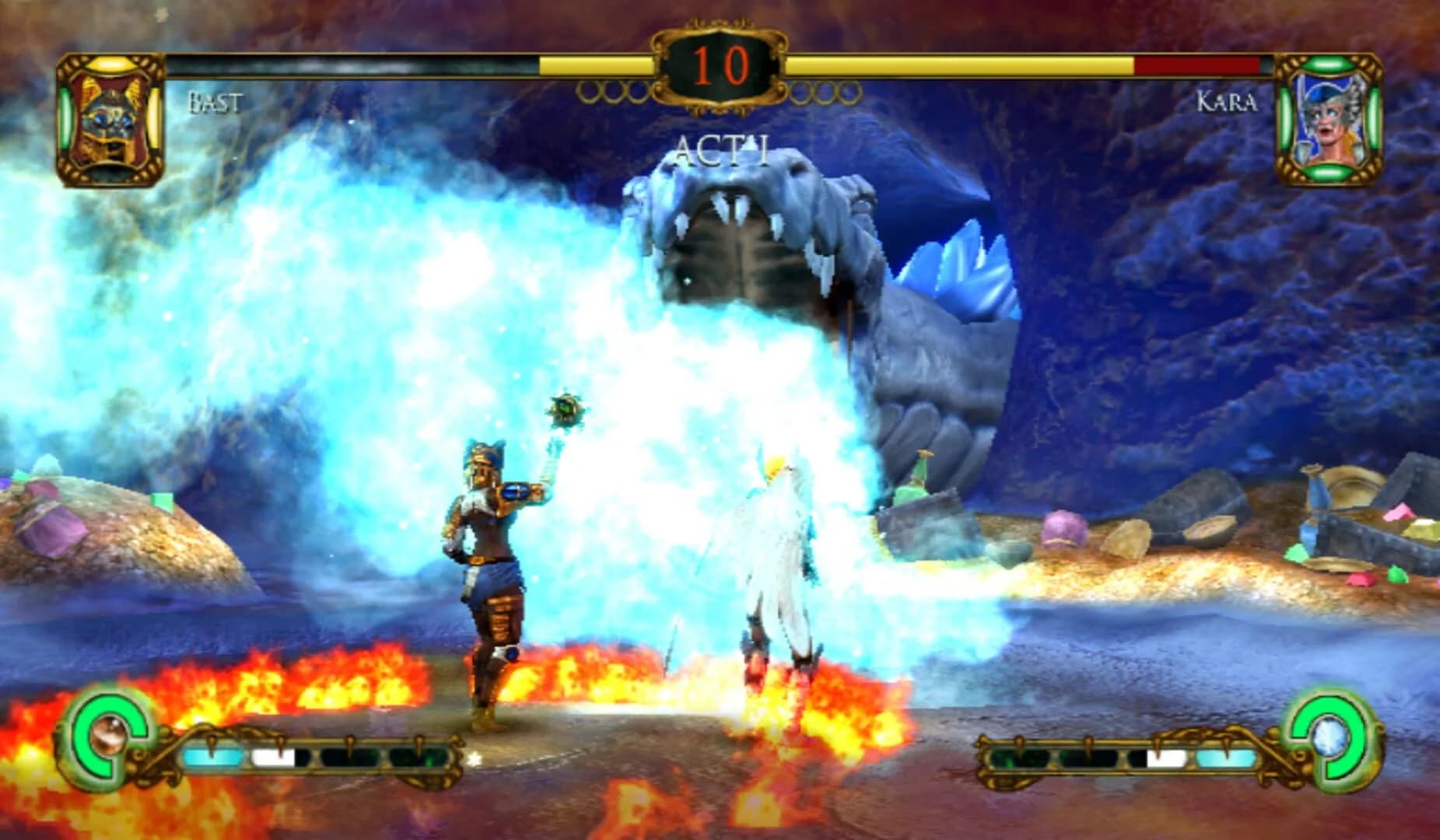The height and width of the screenshot is (840, 1440).
Task: Select Bast's cat portrait icon
Action: click(114, 117)
